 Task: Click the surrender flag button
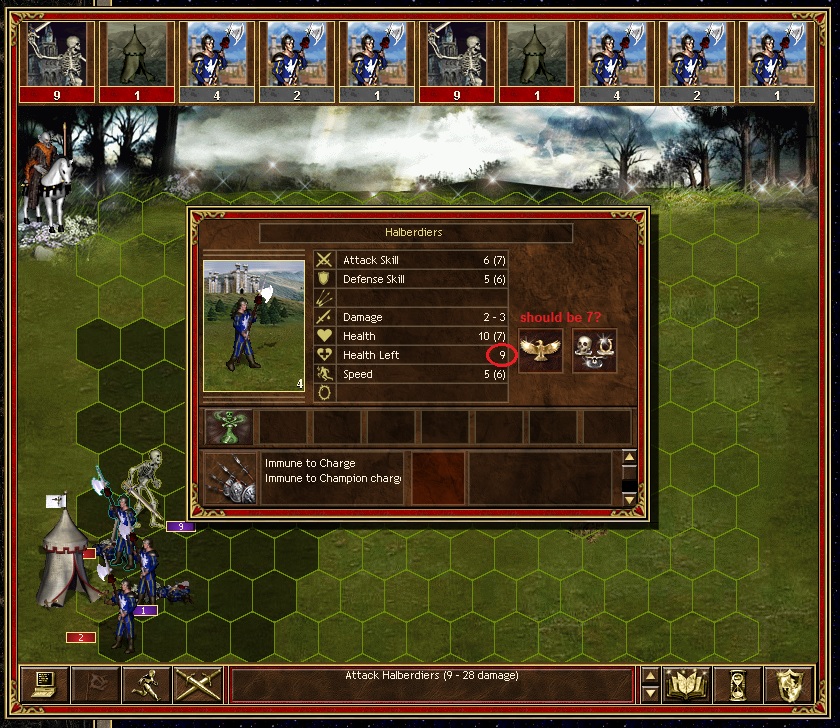click(x=95, y=685)
